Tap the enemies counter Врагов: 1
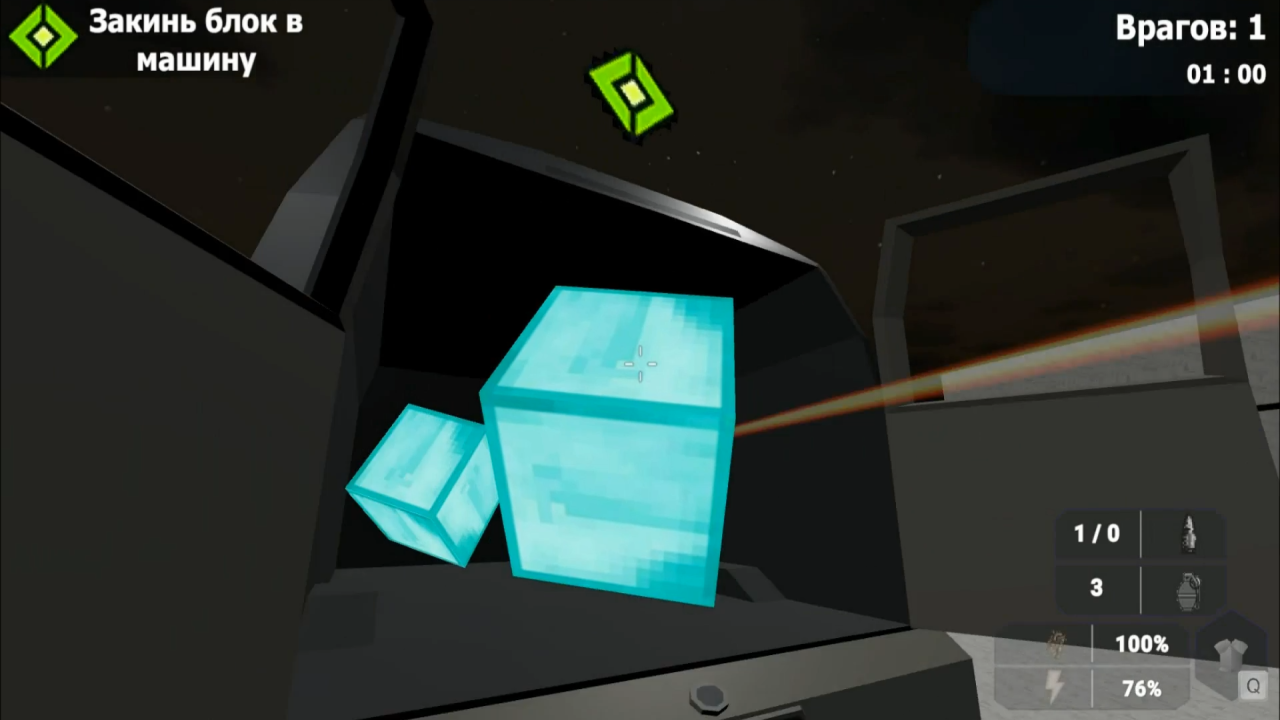The height and width of the screenshot is (720, 1280). (x=1190, y=28)
